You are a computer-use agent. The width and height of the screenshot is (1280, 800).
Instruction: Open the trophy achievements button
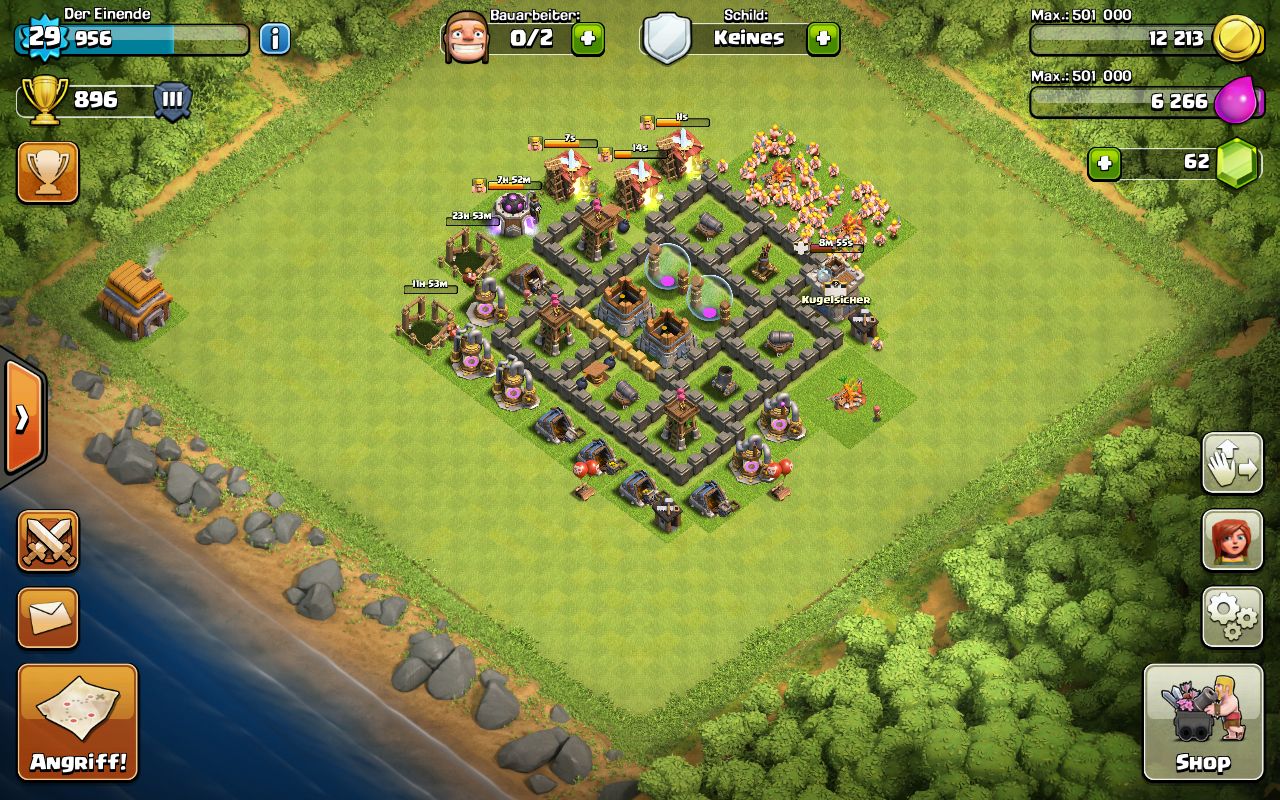coord(48,172)
